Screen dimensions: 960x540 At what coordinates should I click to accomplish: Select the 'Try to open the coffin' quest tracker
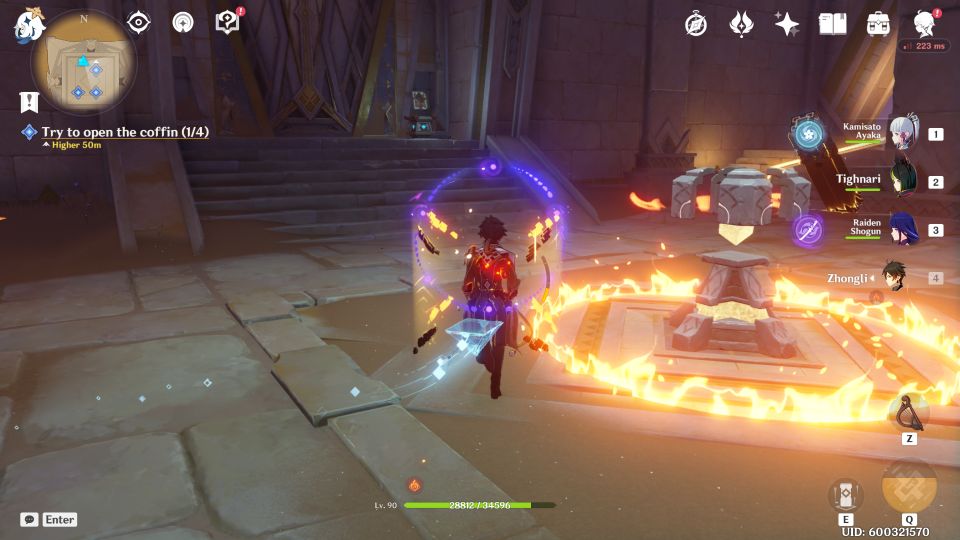pos(125,132)
